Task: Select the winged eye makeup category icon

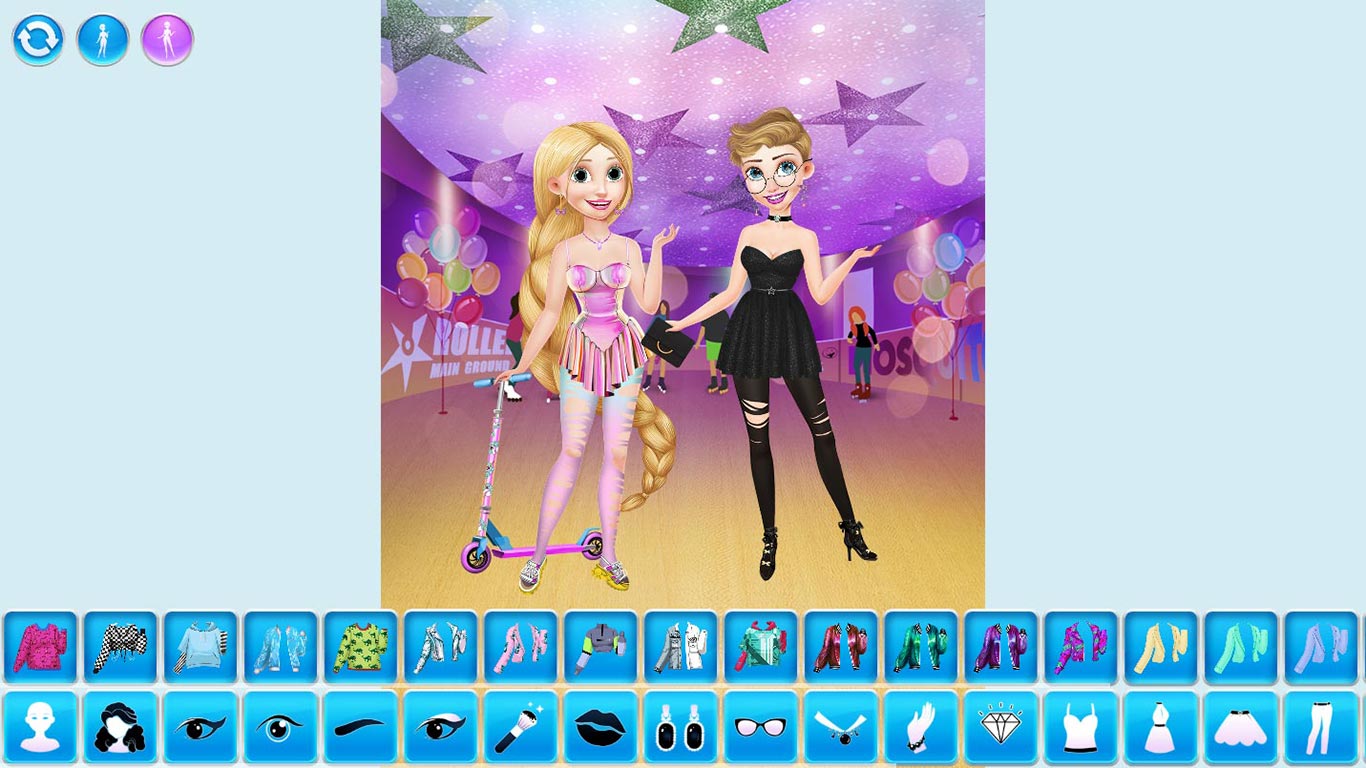Action: point(199,728)
